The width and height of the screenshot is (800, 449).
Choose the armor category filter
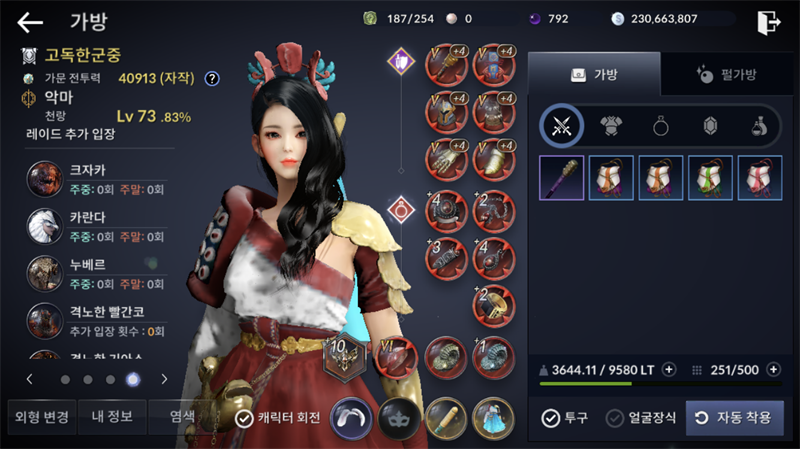click(610, 126)
